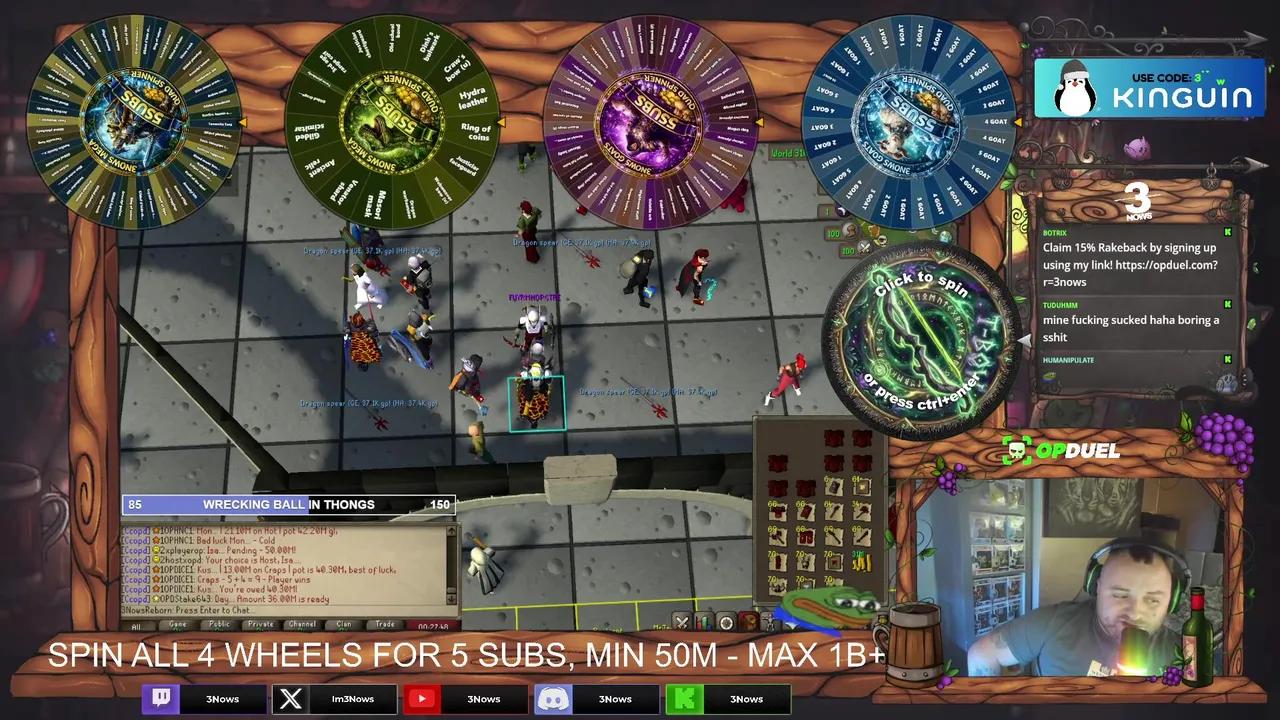Toggle the Public chat filter
1280x720 pixels.
tap(220, 625)
